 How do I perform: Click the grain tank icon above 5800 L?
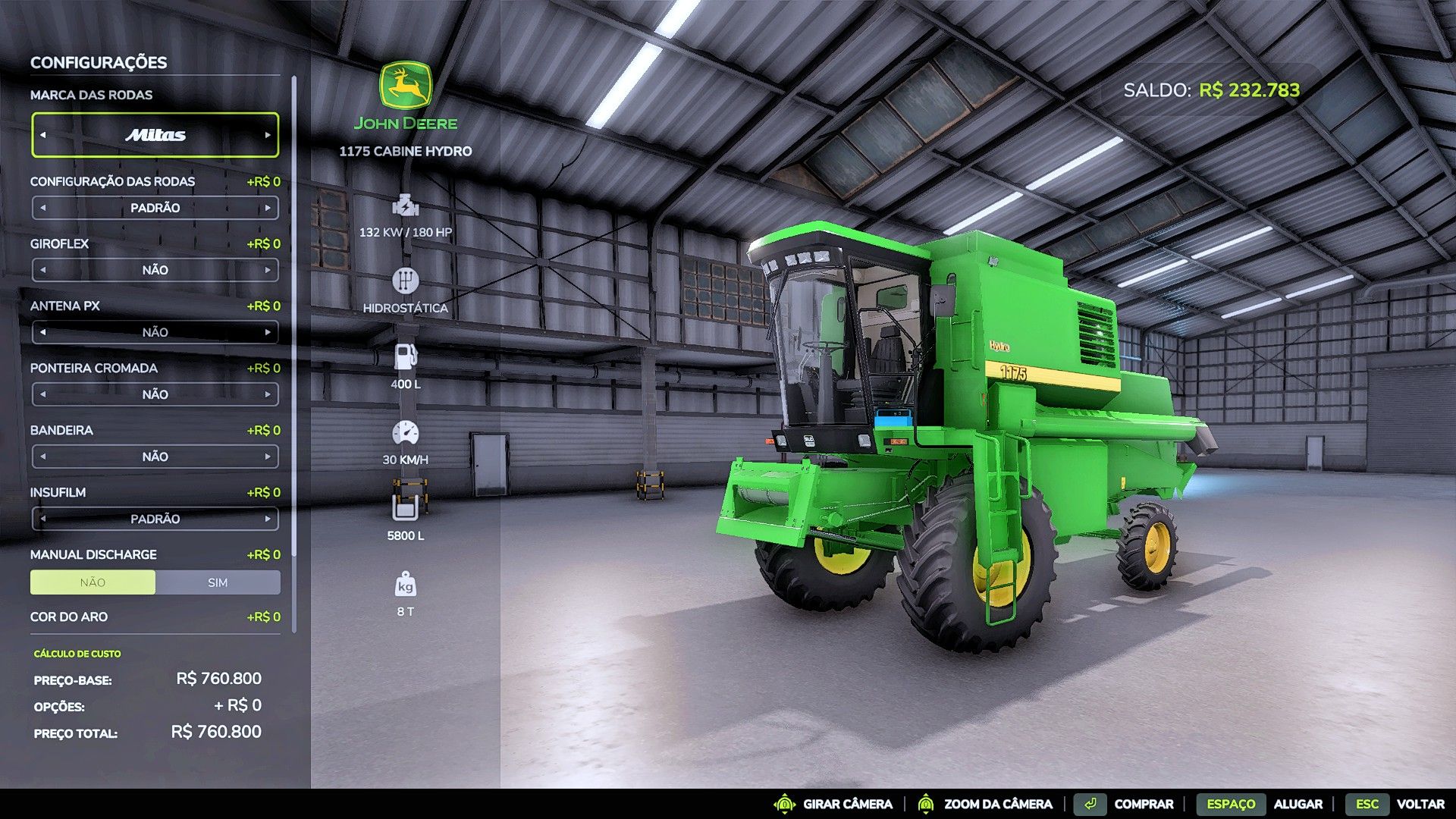(407, 508)
